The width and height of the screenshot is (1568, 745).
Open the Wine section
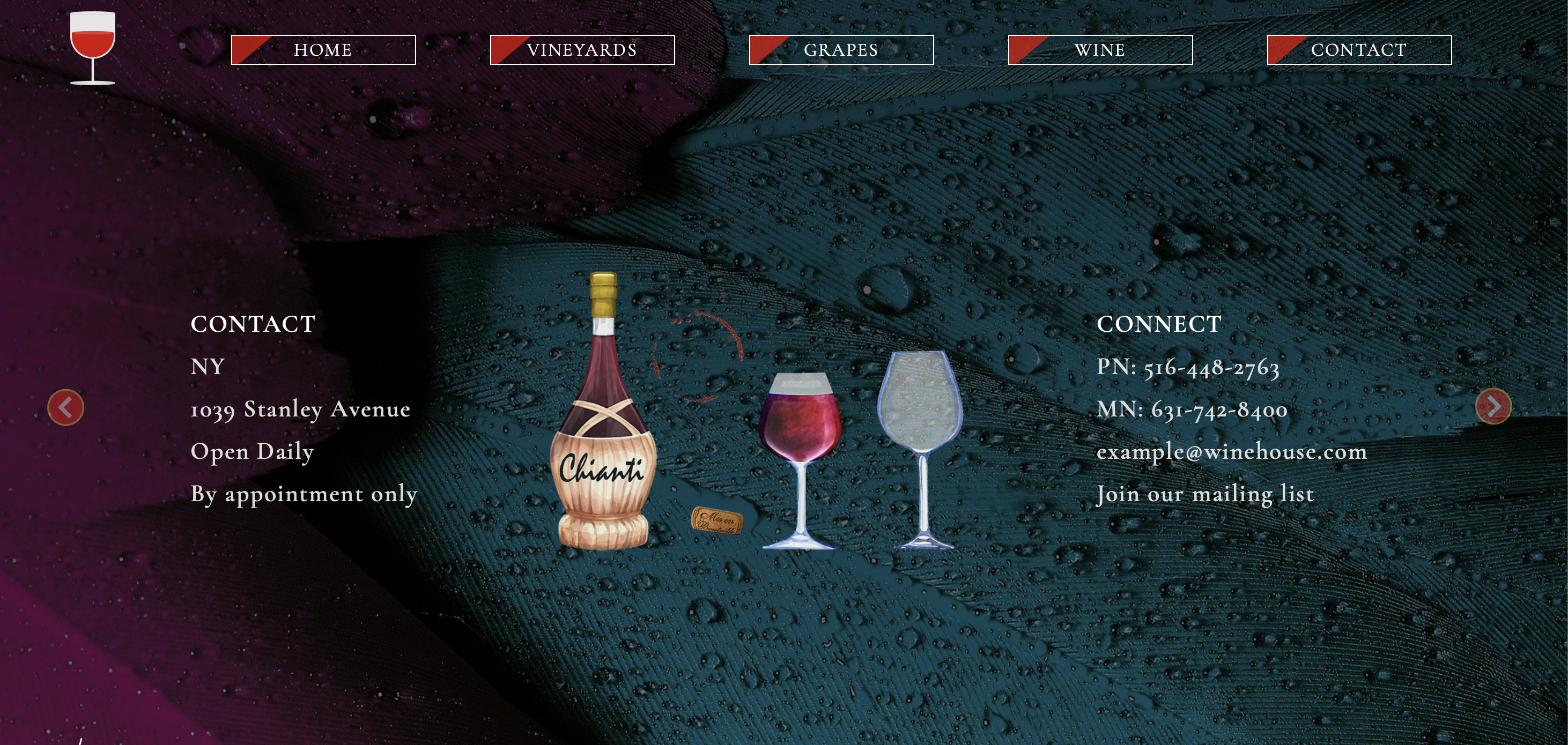(x=1100, y=50)
